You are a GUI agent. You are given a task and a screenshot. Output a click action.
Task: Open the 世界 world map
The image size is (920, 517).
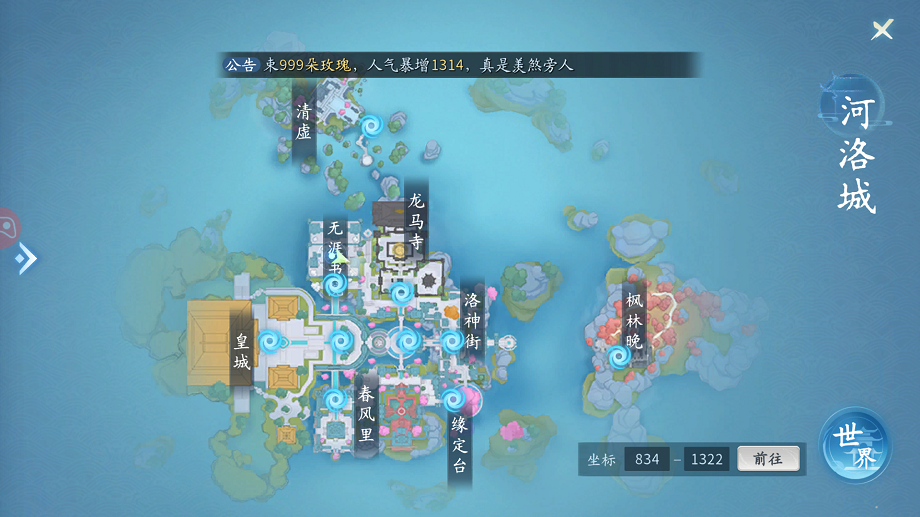855,446
